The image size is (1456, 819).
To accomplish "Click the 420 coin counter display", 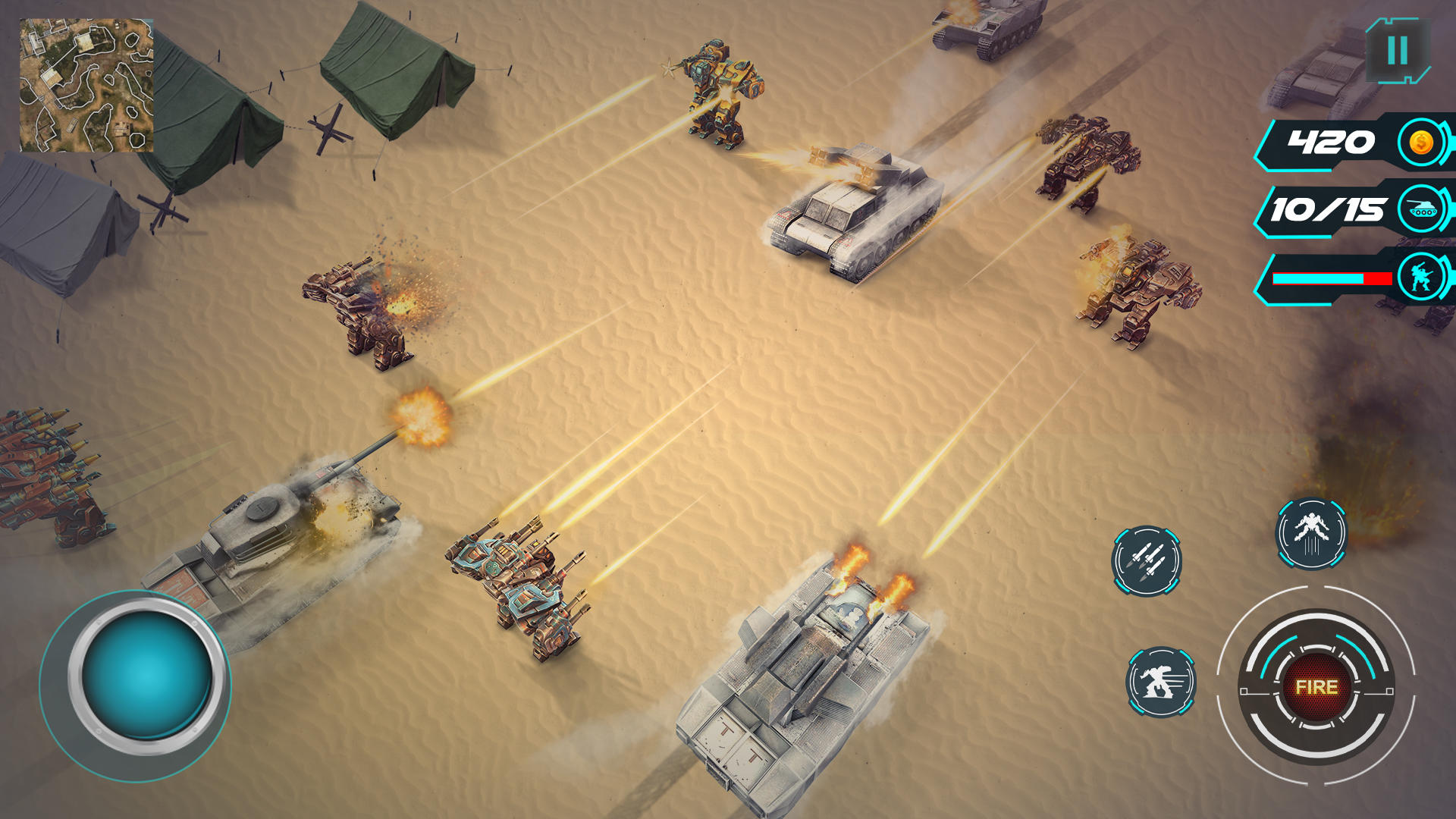I will pyautogui.click(x=1329, y=143).
